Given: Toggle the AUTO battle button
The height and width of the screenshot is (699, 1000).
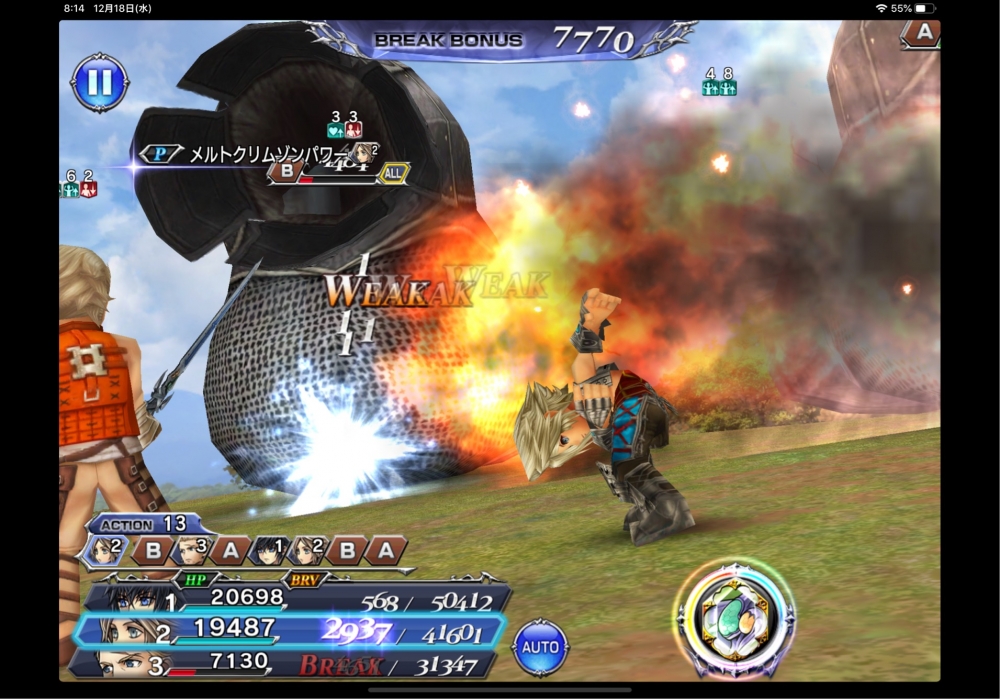Looking at the screenshot, I should point(540,647).
